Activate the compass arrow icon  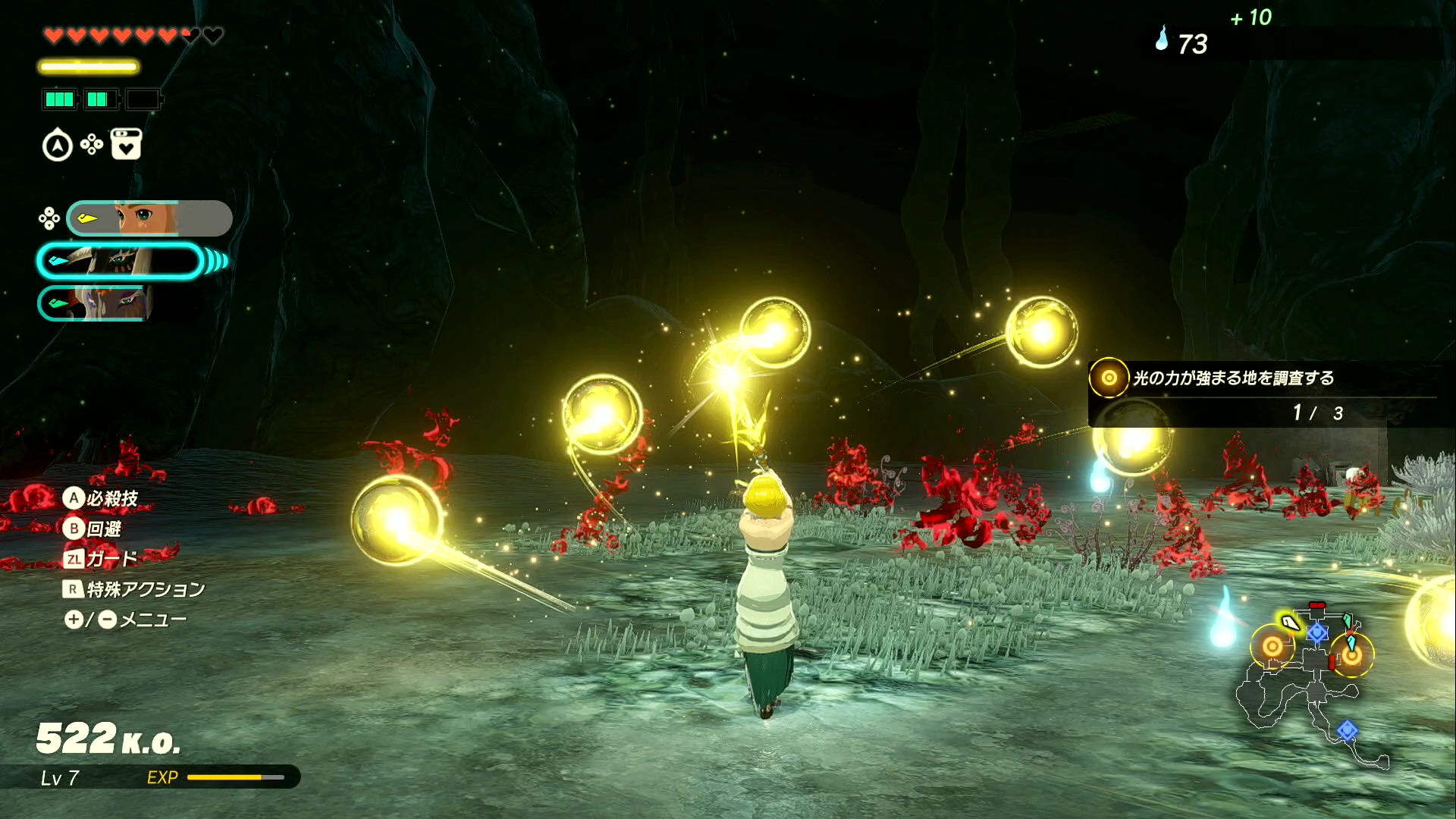[58, 146]
